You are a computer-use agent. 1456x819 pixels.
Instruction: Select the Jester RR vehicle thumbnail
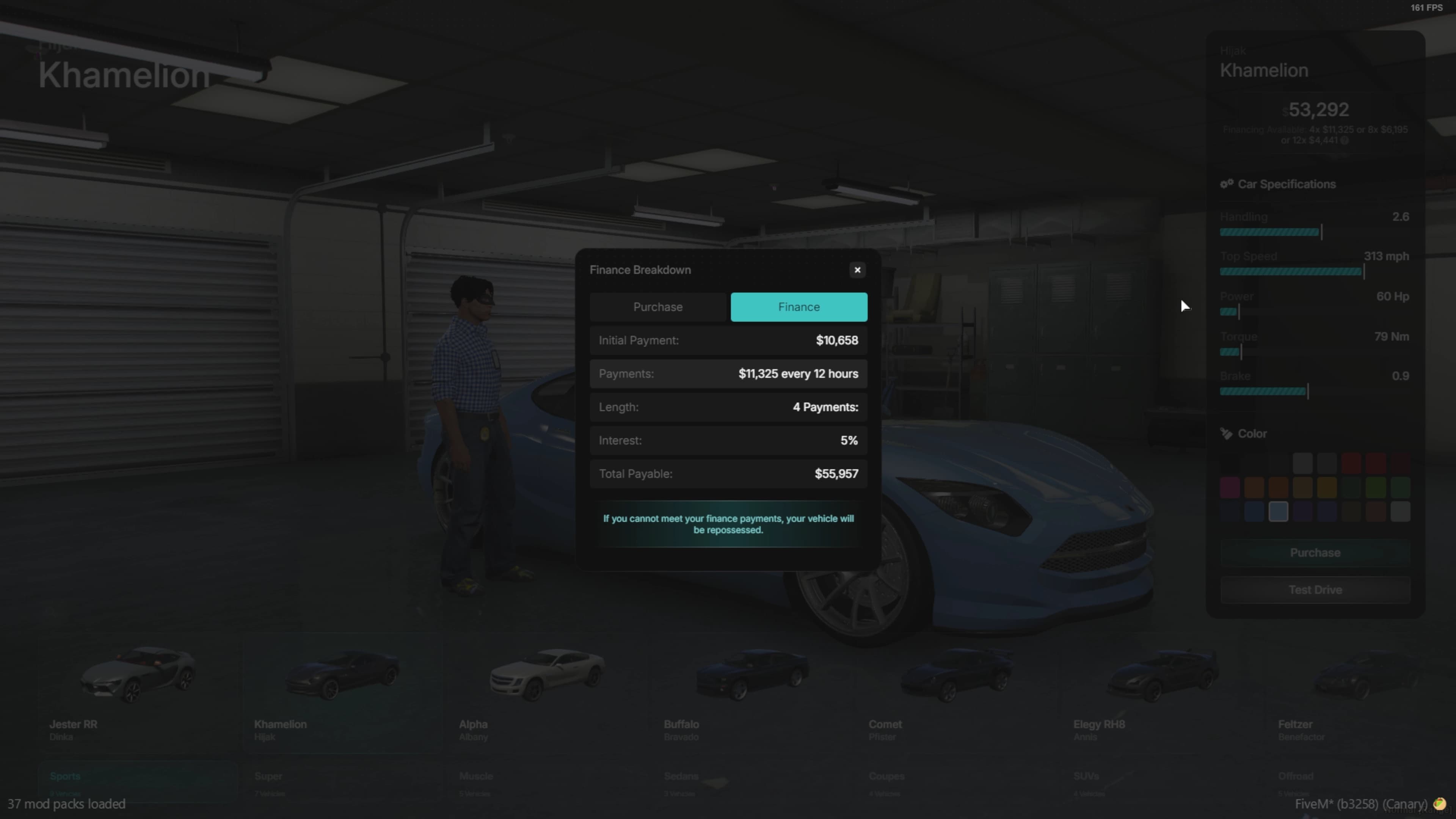click(x=137, y=676)
